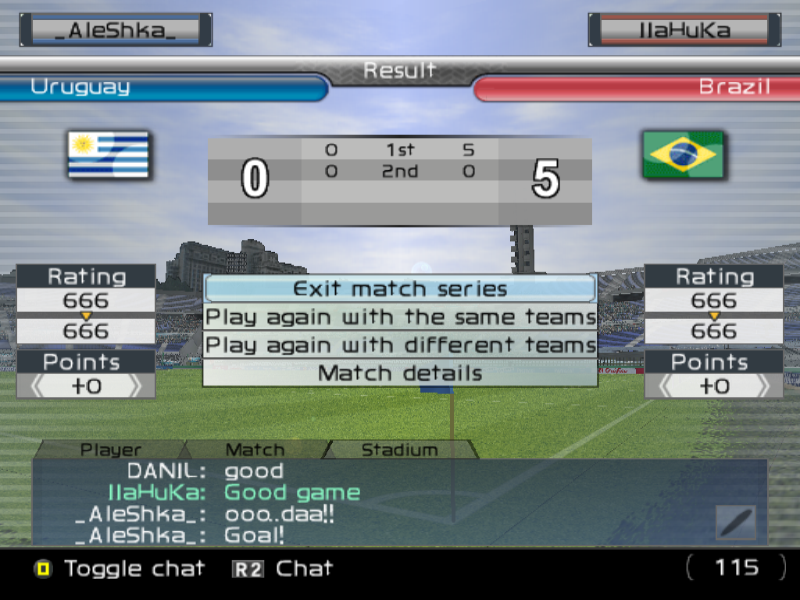The image size is (800, 600).
Task: Pick Play again with different teams
Action: click(400, 346)
